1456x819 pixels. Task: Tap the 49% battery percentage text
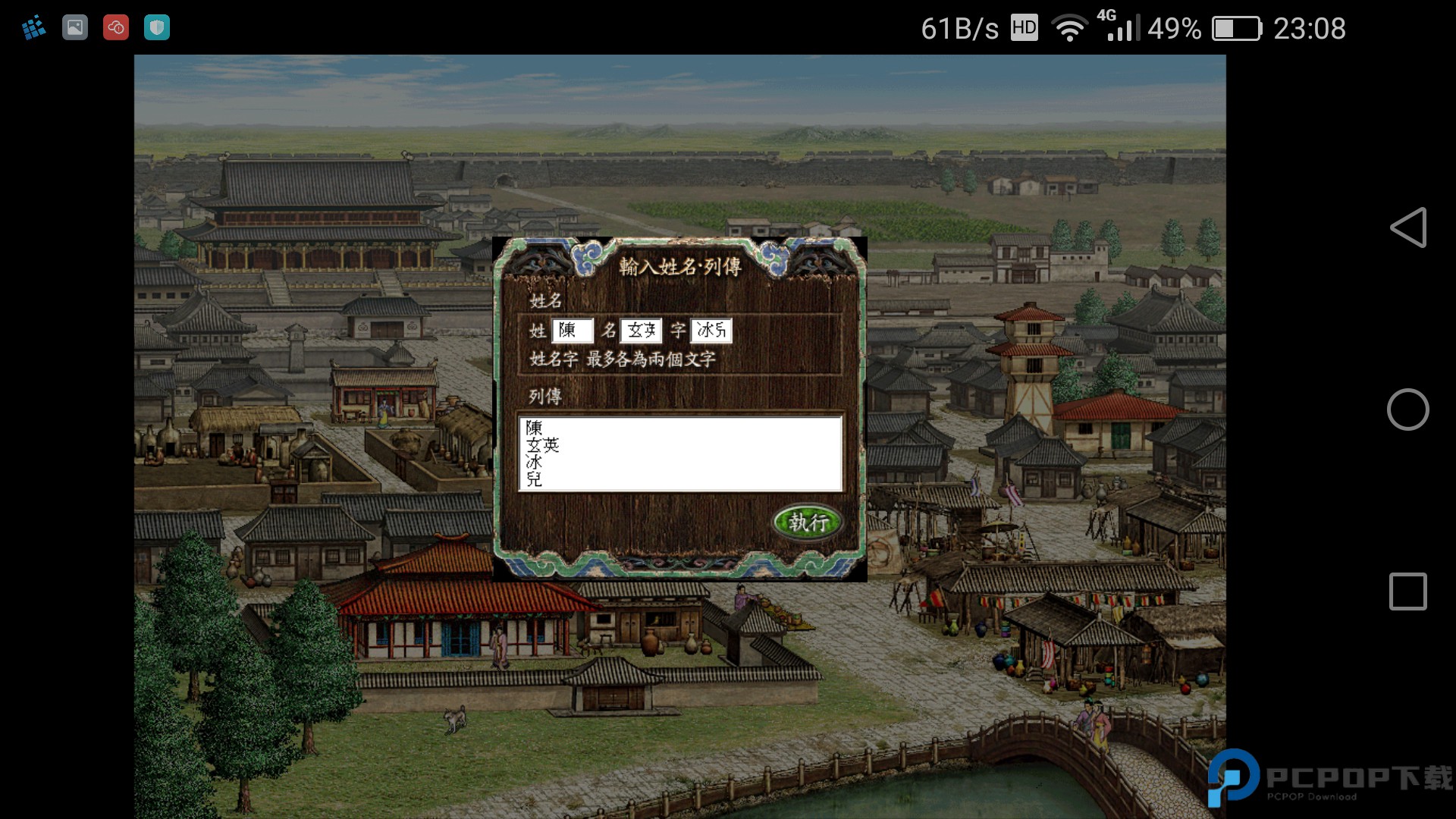(x=1174, y=29)
